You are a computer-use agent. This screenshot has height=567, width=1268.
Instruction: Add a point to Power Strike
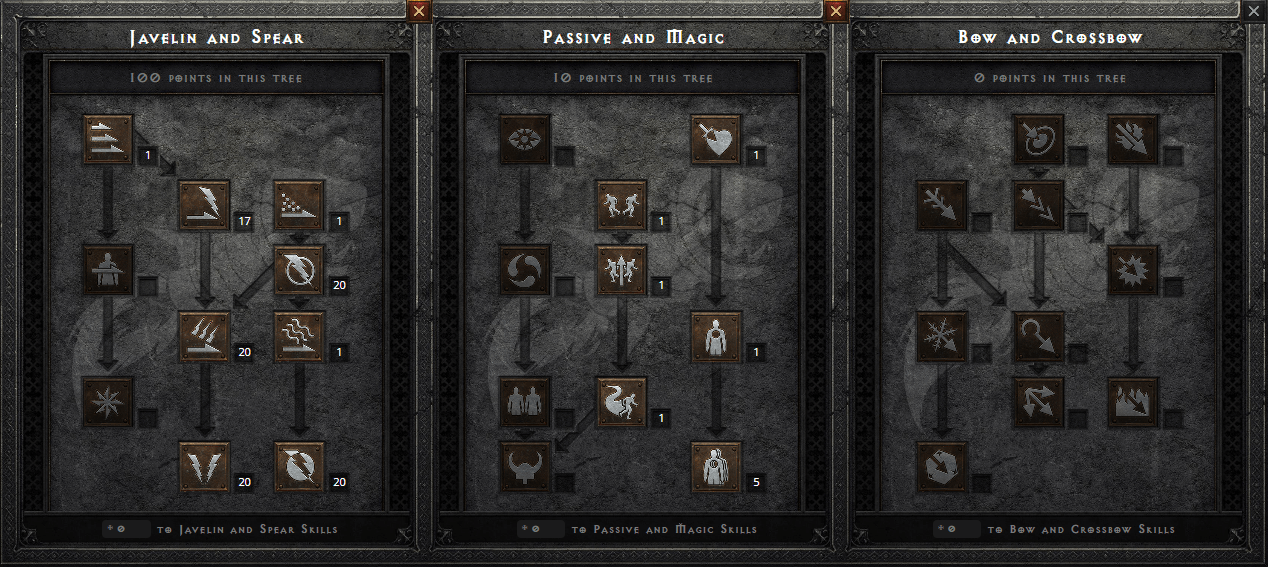click(204, 205)
